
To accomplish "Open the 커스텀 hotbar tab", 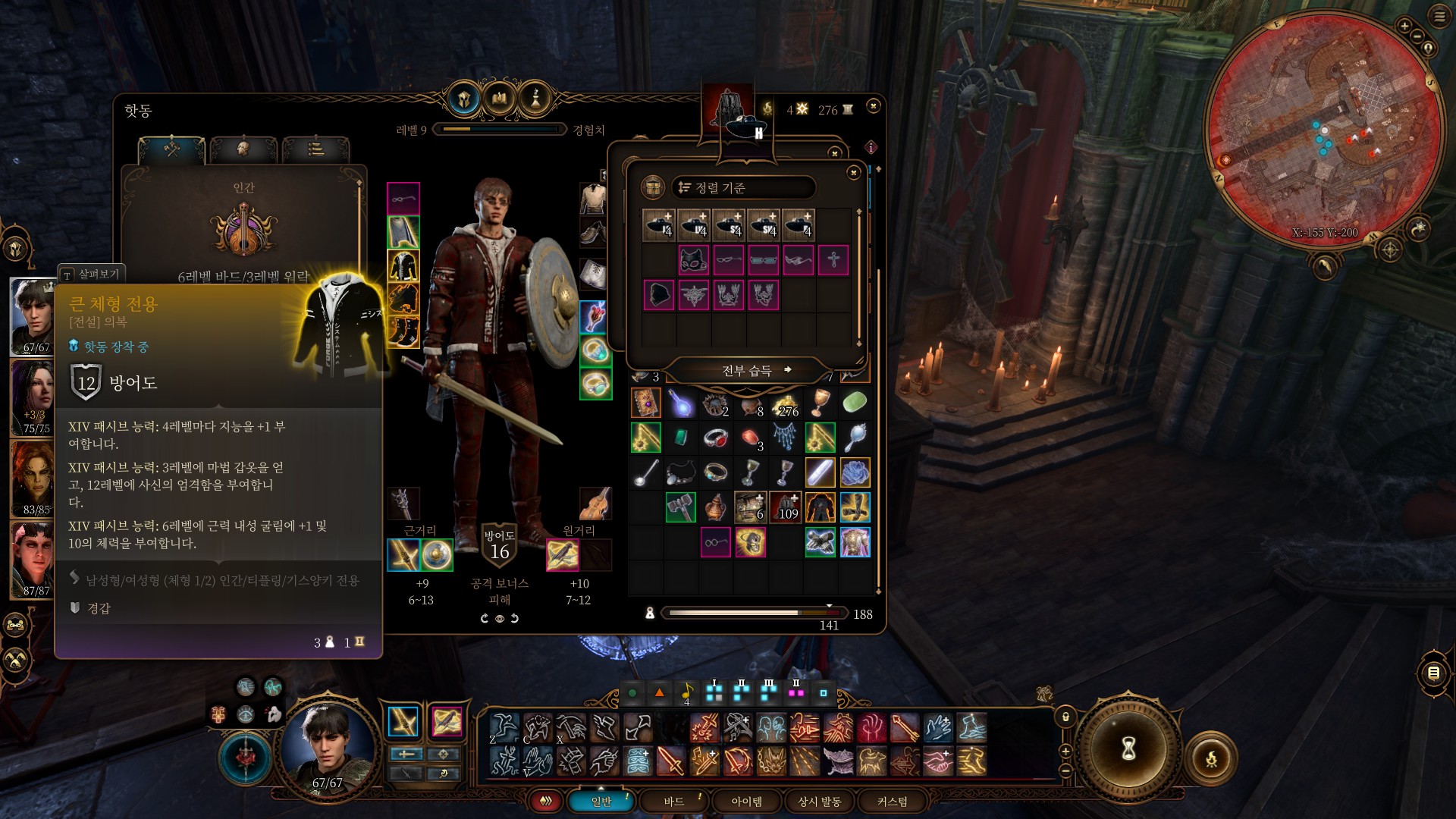I will 892,802.
